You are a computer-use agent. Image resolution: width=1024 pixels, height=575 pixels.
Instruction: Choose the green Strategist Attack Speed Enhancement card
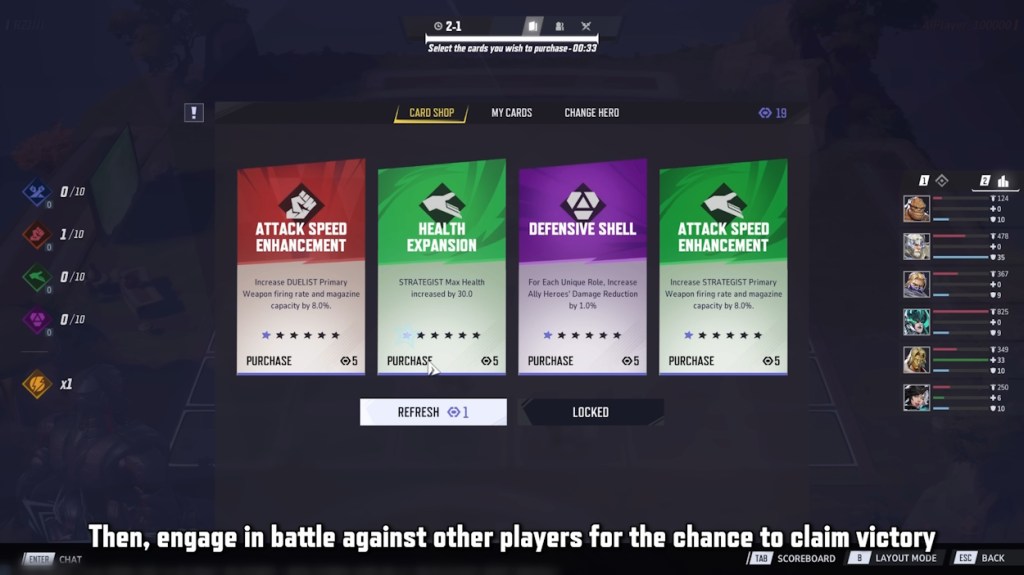click(x=723, y=266)
